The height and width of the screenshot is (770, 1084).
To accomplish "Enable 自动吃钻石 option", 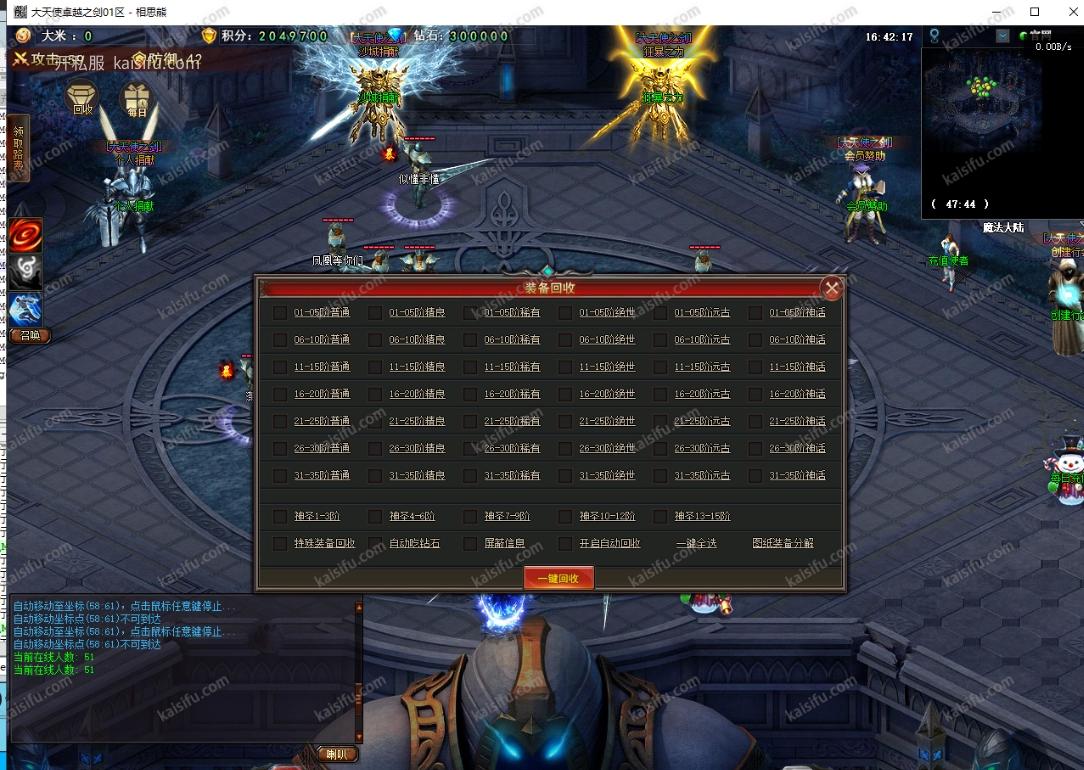I will (x=375, y=544).
